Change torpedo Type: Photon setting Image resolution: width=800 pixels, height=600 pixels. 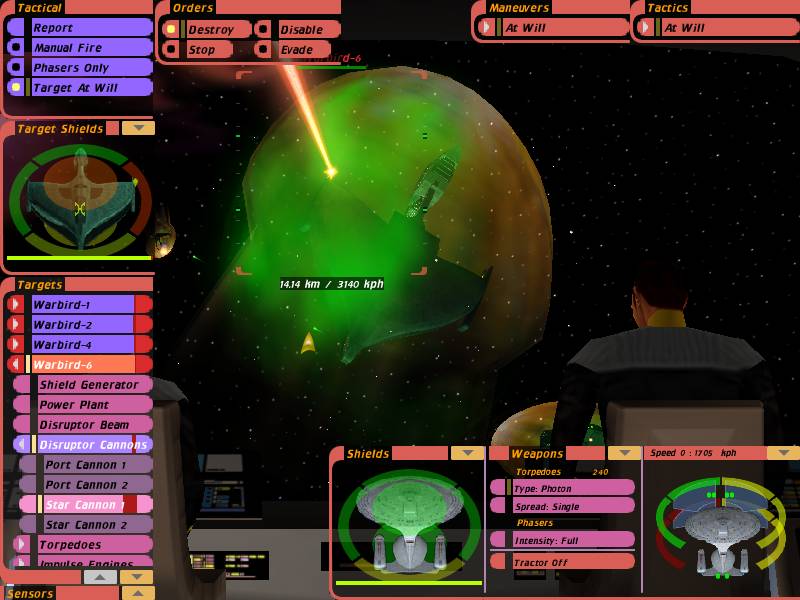pyautogui.click(x=566, y=488)
